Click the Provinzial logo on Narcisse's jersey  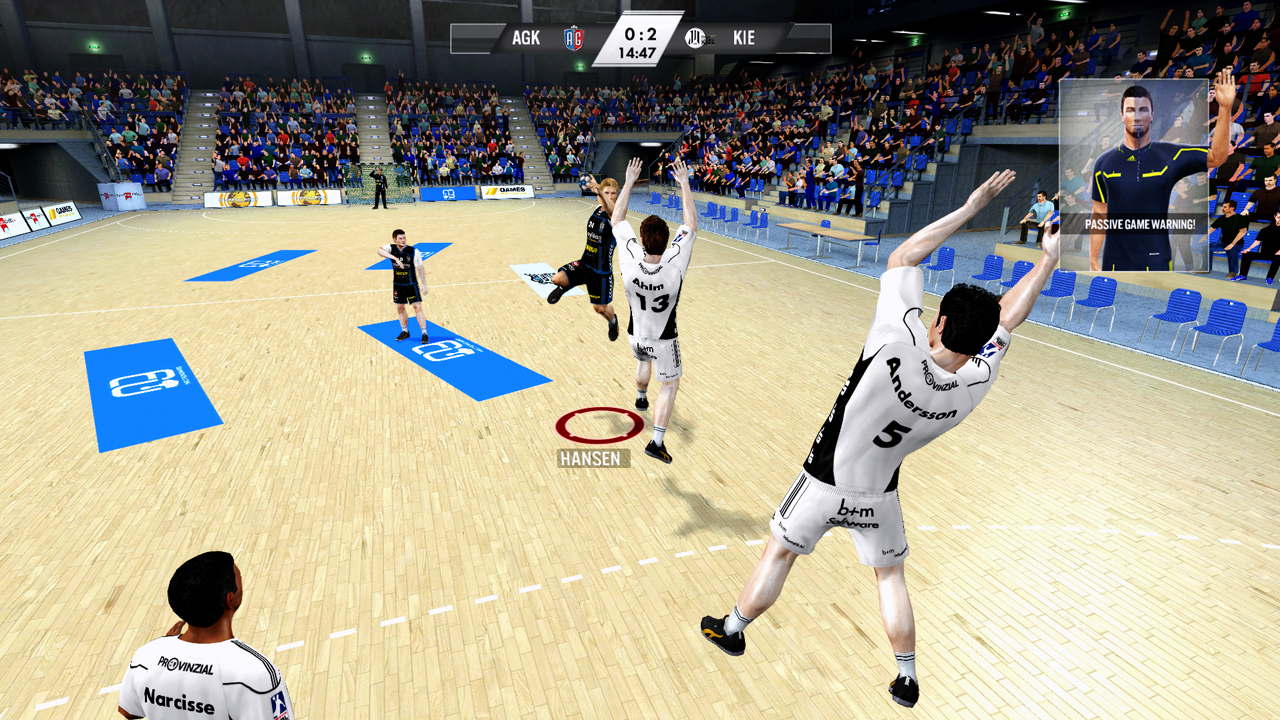point(186,665)
